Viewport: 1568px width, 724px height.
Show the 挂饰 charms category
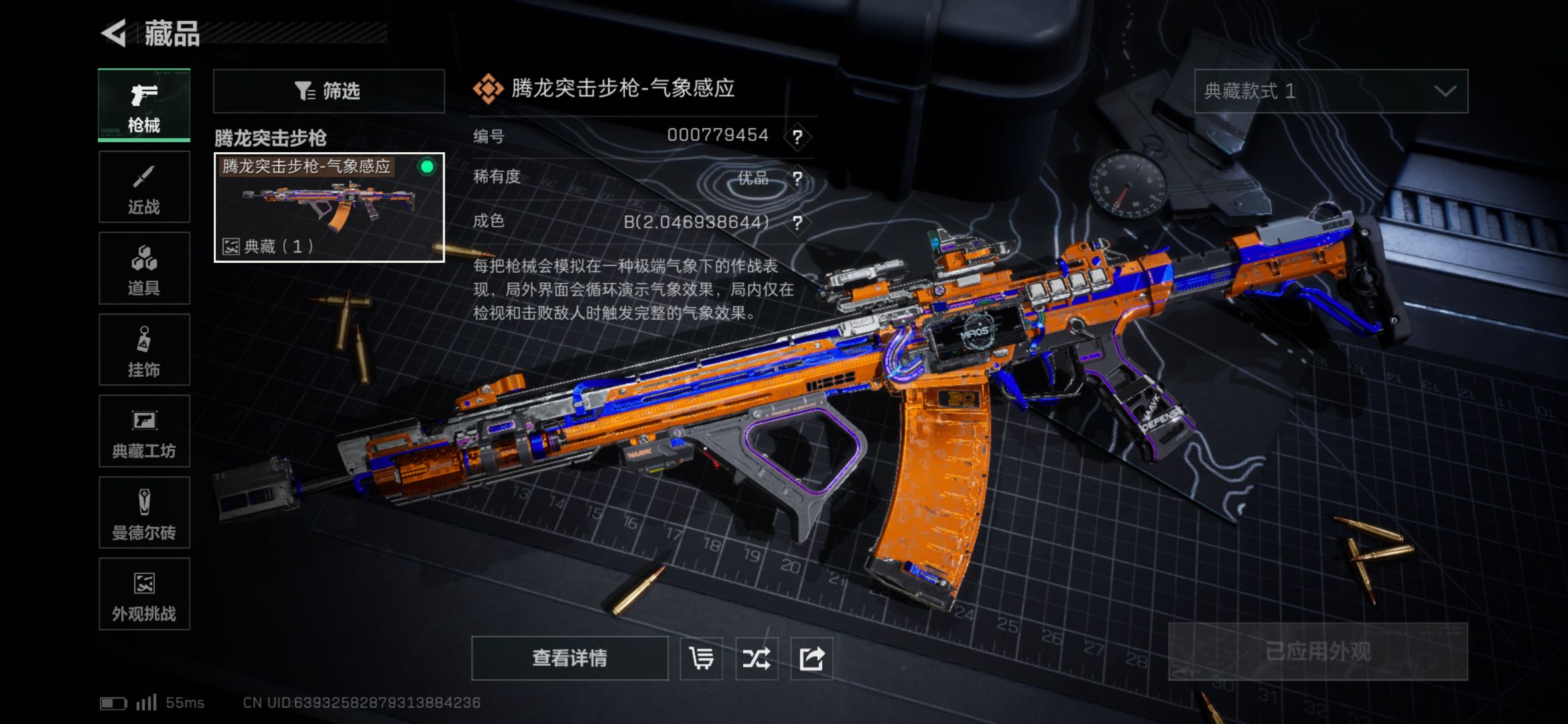pyautogui.click(x=144, y=350)
